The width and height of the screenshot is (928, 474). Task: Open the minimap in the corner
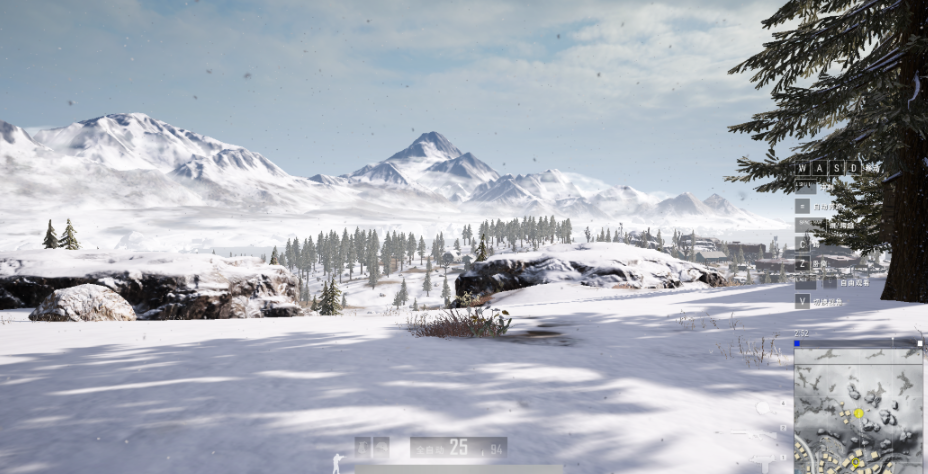(858, 410)
